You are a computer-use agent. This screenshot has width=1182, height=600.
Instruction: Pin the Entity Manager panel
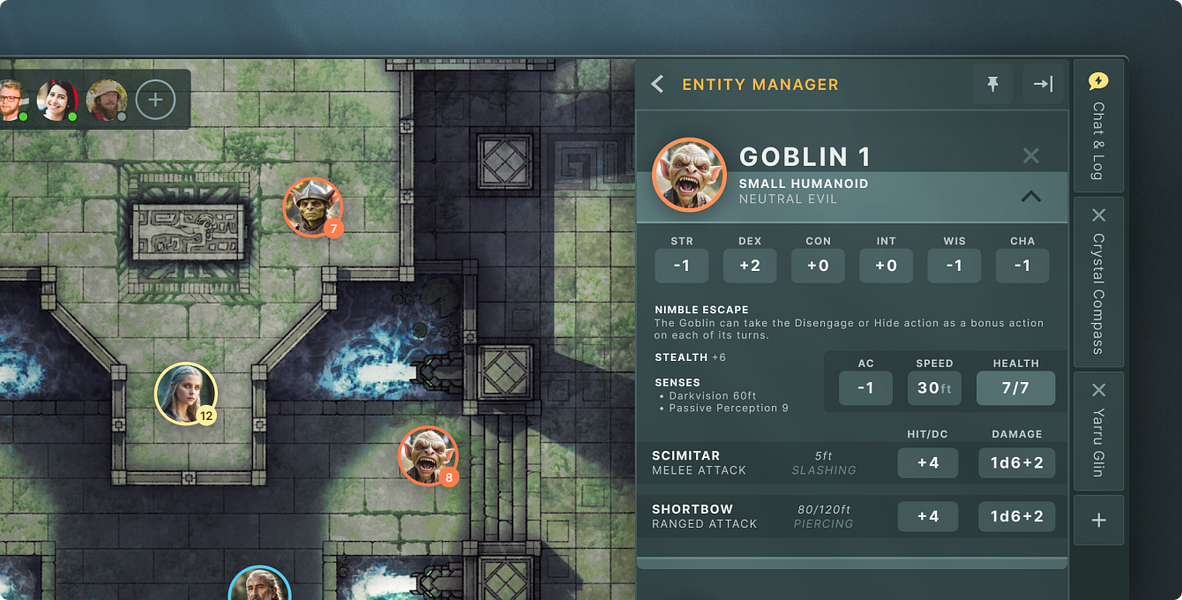tap(992, 85)
